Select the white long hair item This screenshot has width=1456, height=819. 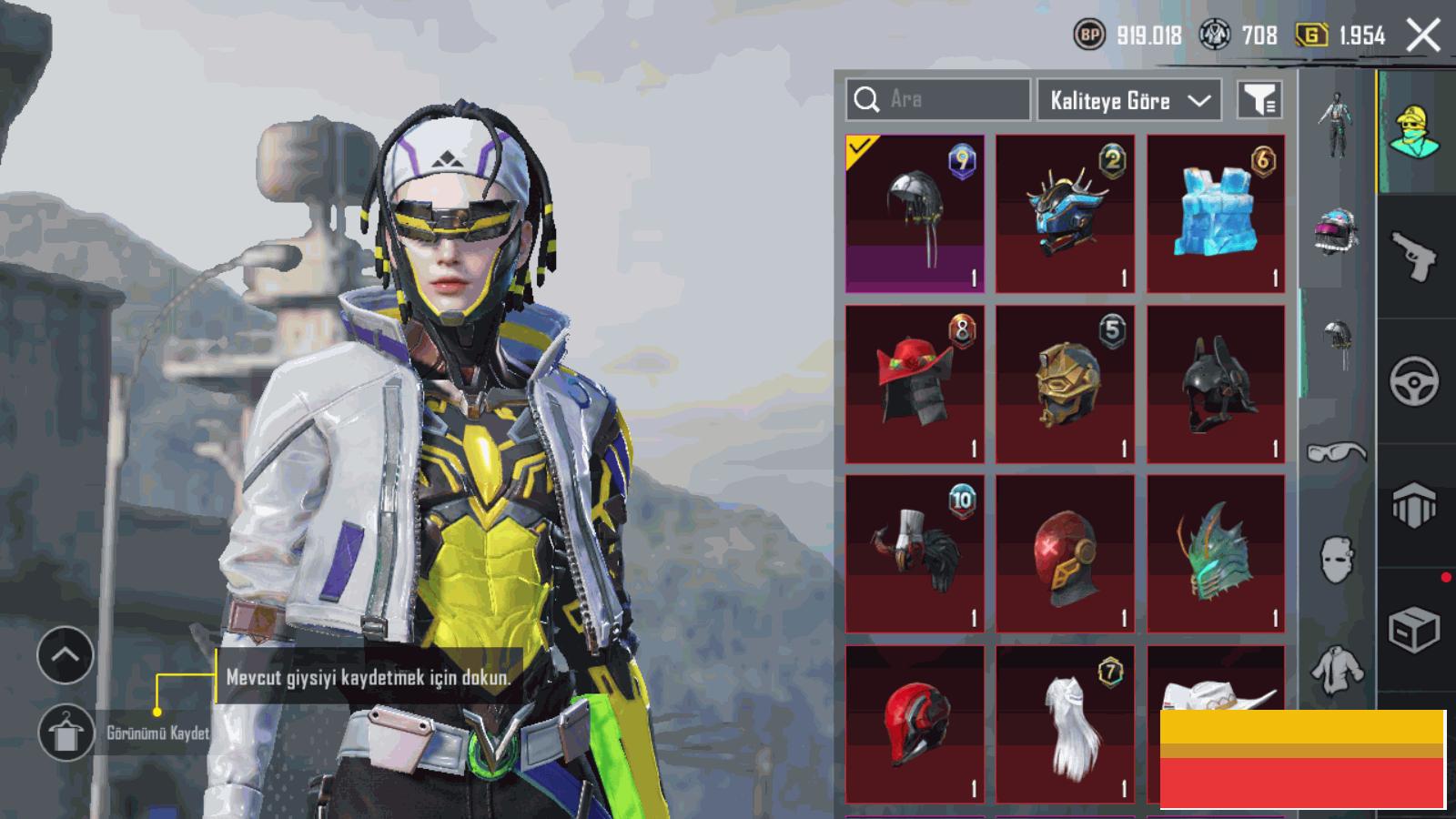1065,723
